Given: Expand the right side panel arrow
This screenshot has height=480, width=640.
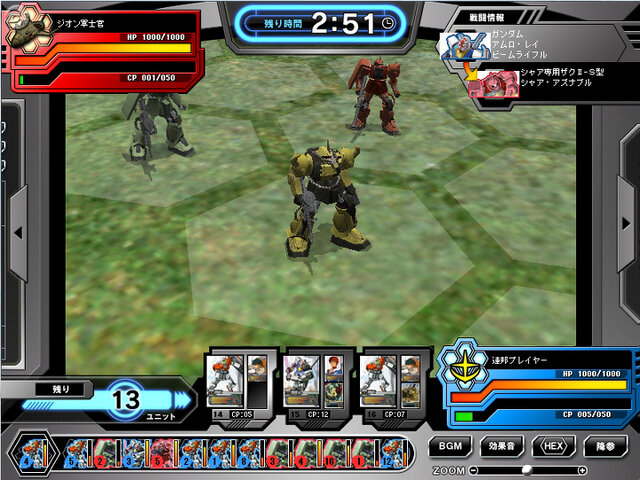Looking at the screenshot, I should tap(621, 232).
